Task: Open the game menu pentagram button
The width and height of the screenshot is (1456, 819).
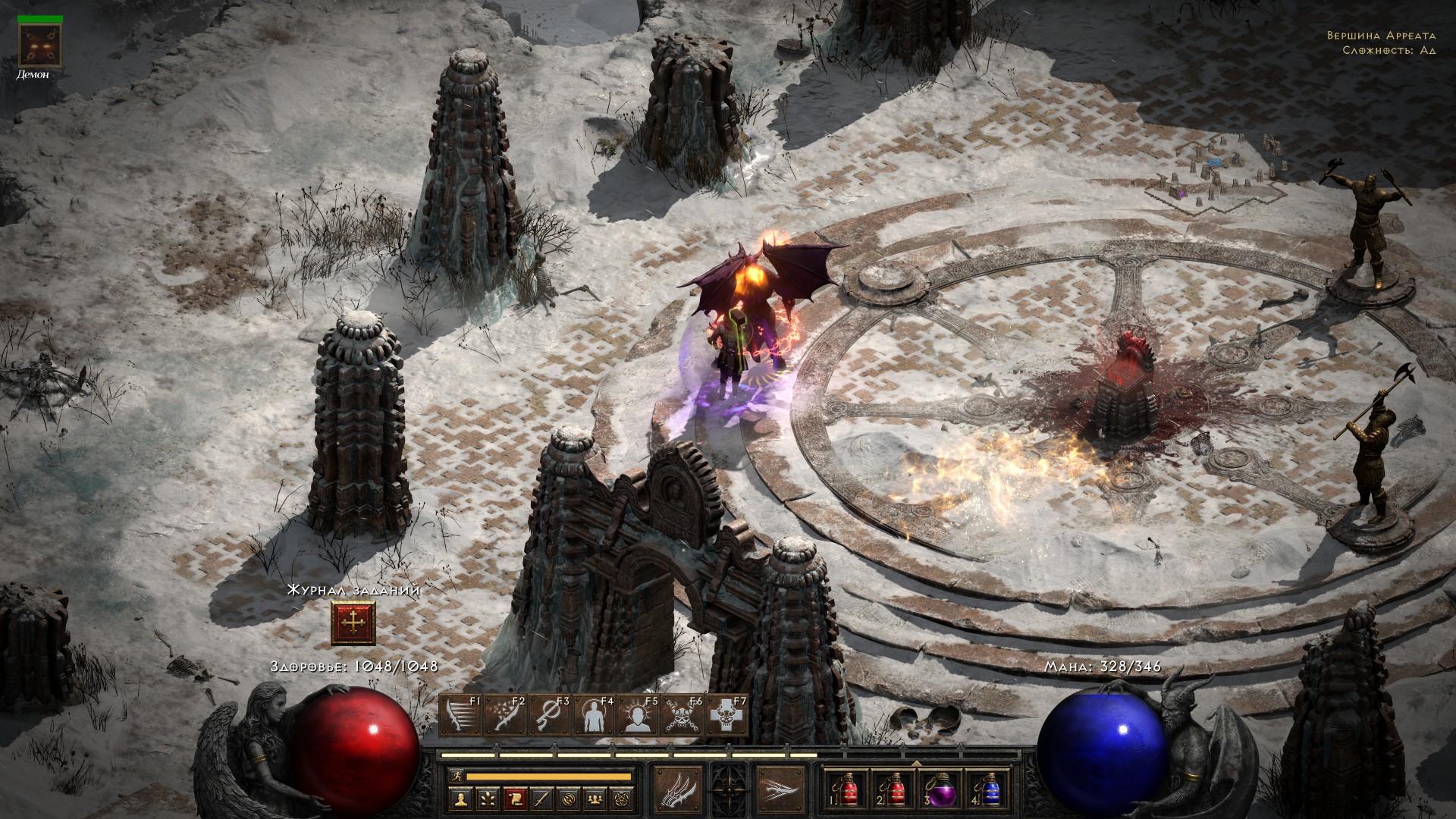Action: coord(622,799)
